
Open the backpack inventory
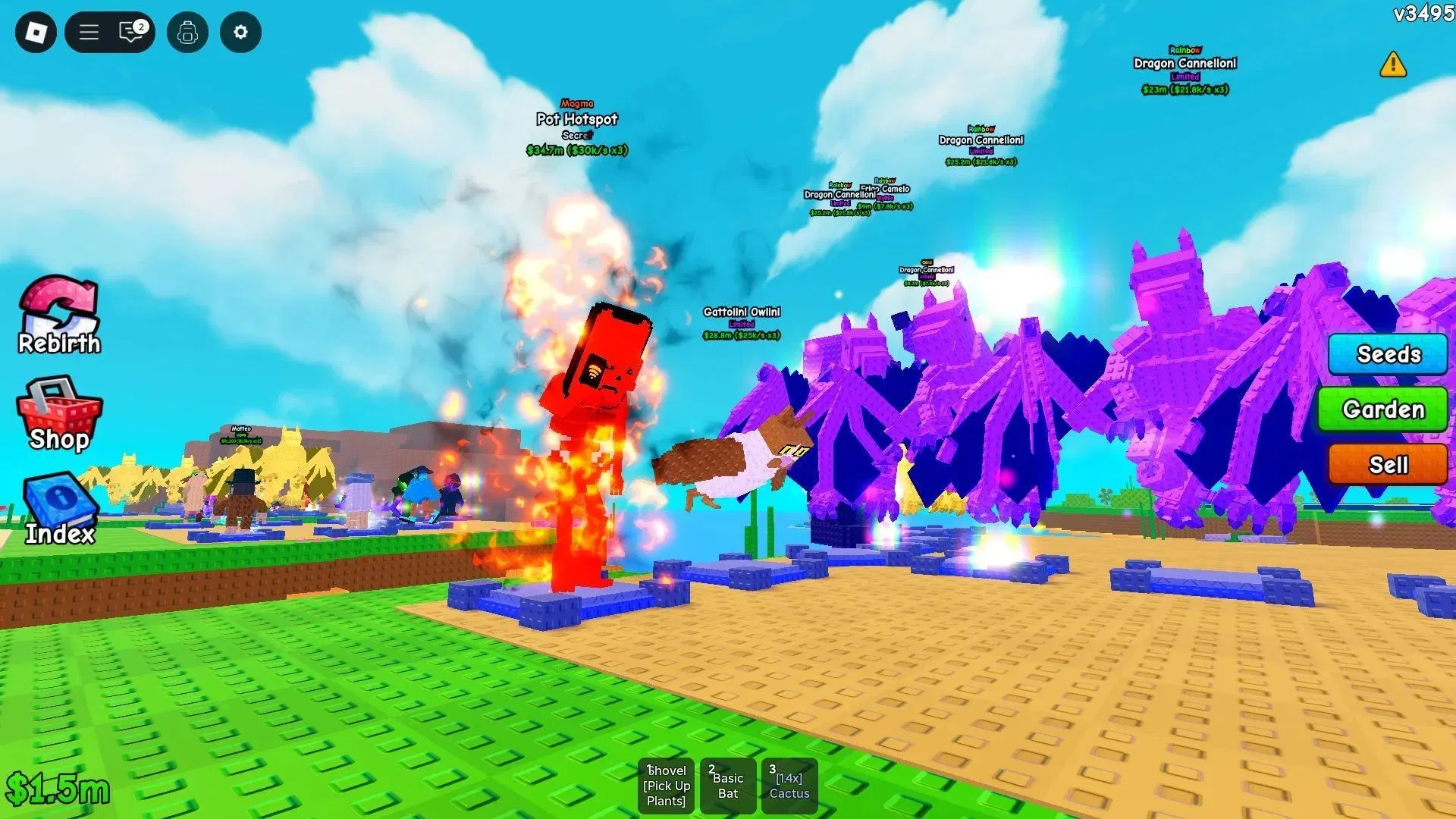coord(187,32)
